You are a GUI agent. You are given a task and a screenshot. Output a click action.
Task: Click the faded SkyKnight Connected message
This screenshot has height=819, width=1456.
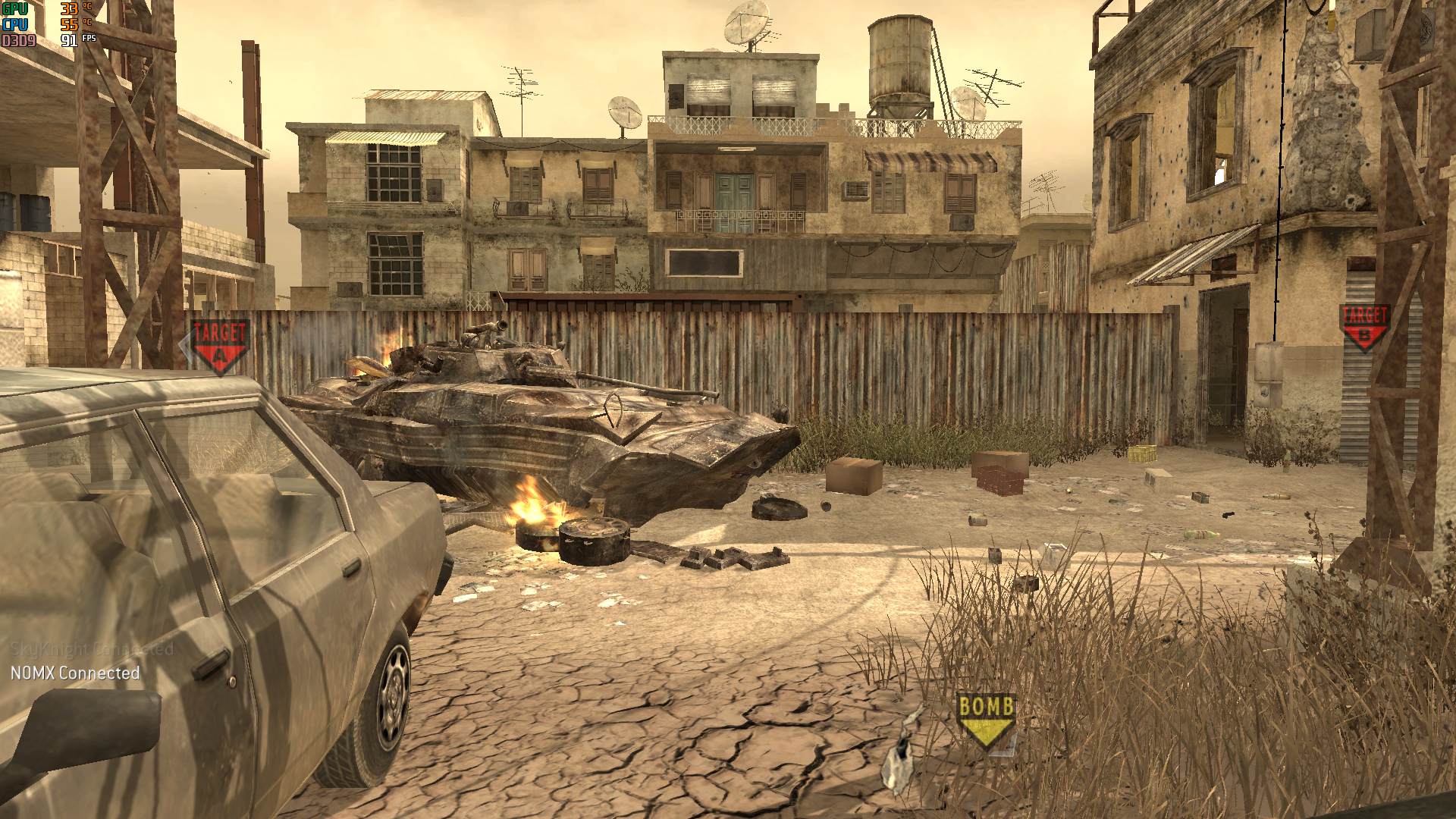tap(91, 650)
